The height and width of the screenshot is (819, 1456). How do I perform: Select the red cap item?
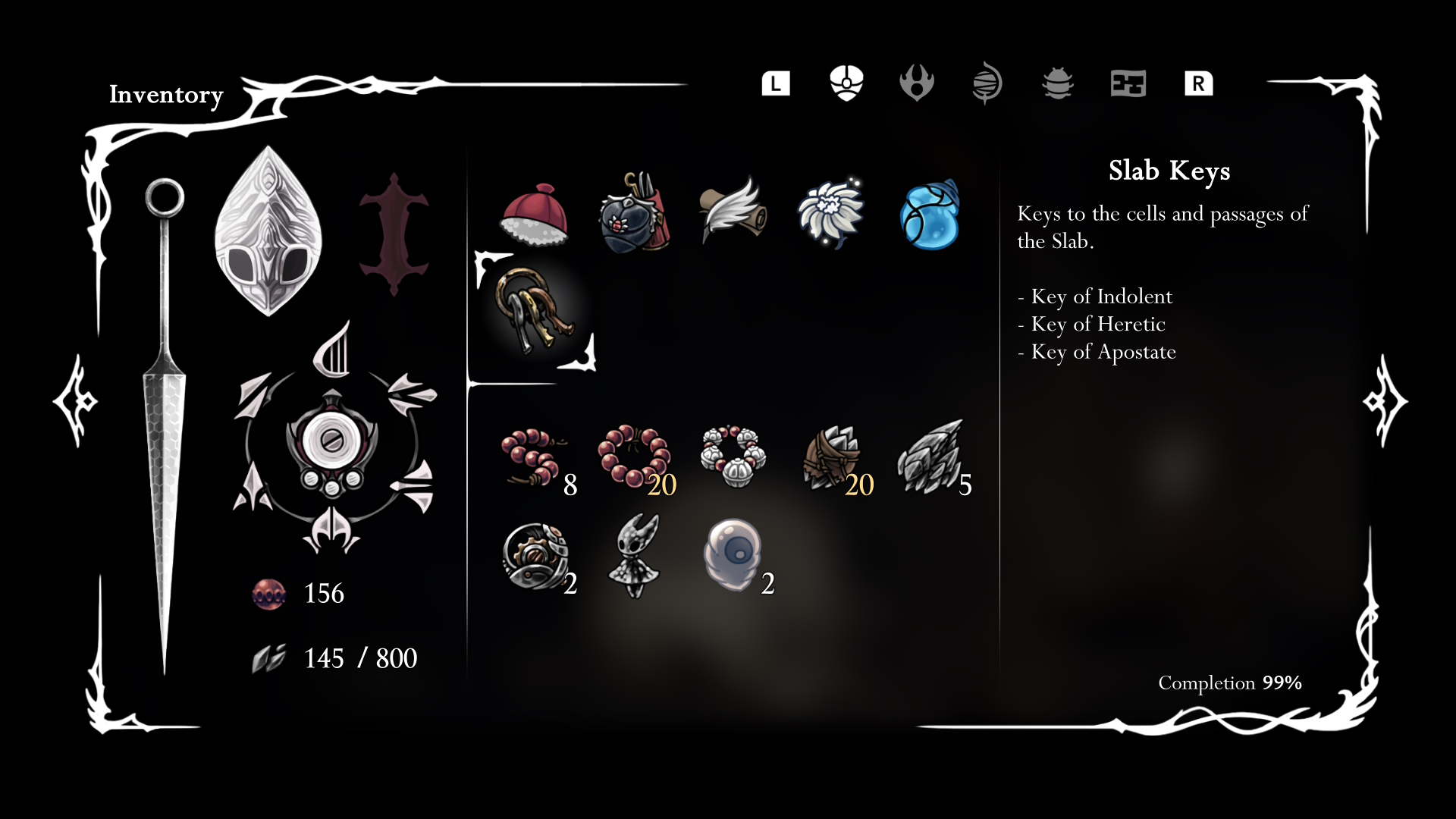click(535, 215)
